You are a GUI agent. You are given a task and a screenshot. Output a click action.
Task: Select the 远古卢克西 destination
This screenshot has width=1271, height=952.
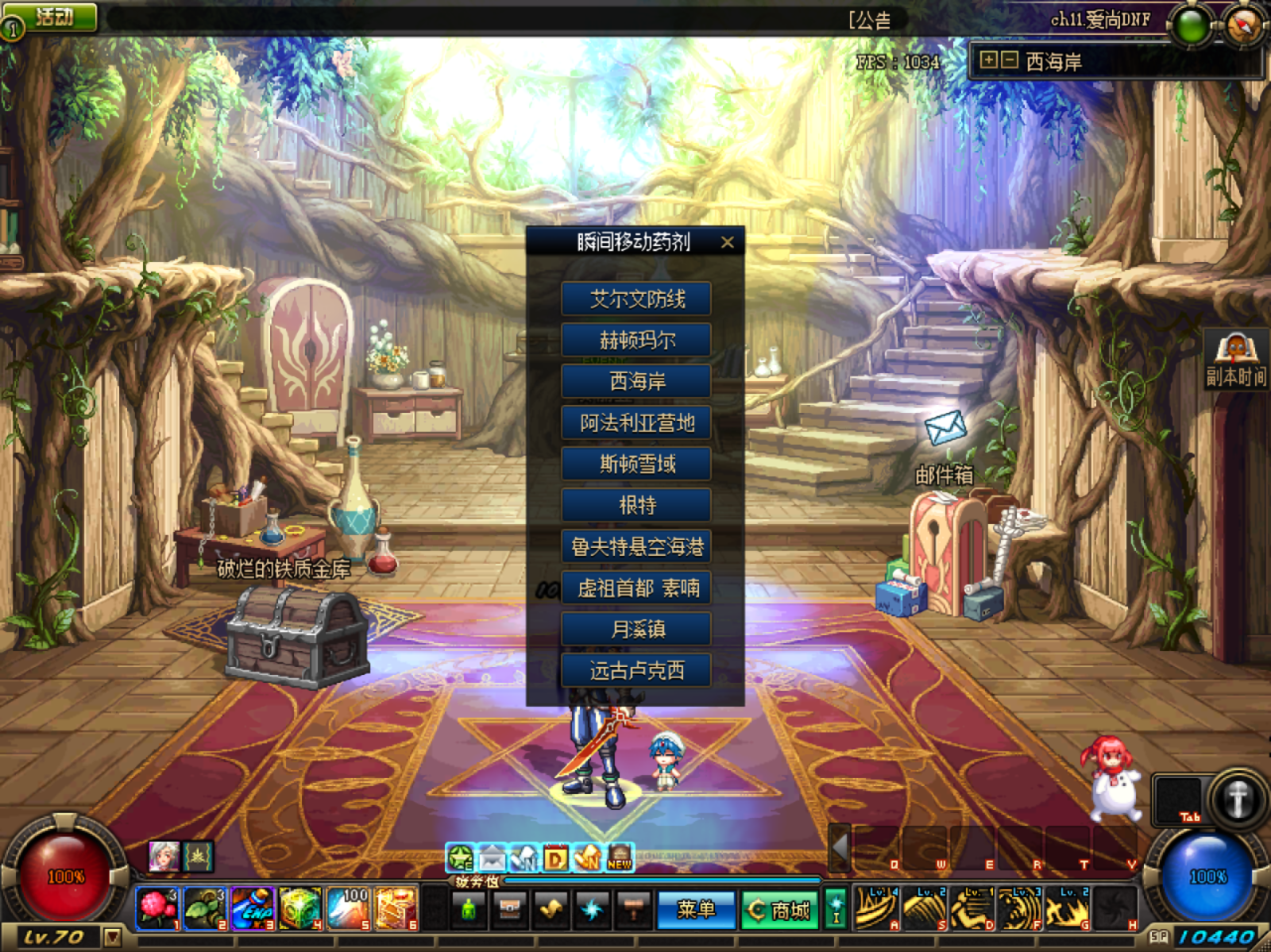[636, 671]
